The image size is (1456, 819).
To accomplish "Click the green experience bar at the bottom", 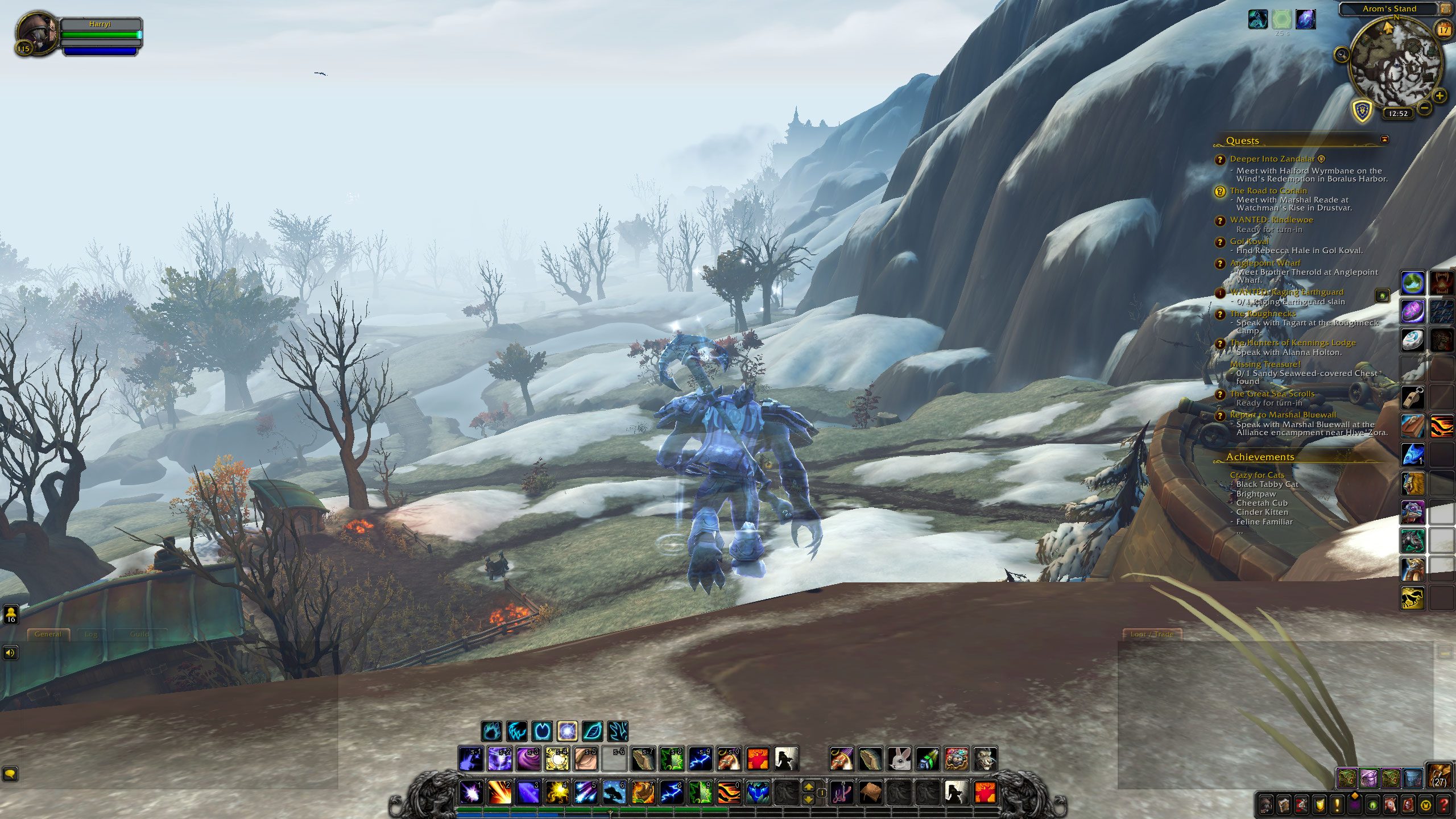I will pos(569,811).
